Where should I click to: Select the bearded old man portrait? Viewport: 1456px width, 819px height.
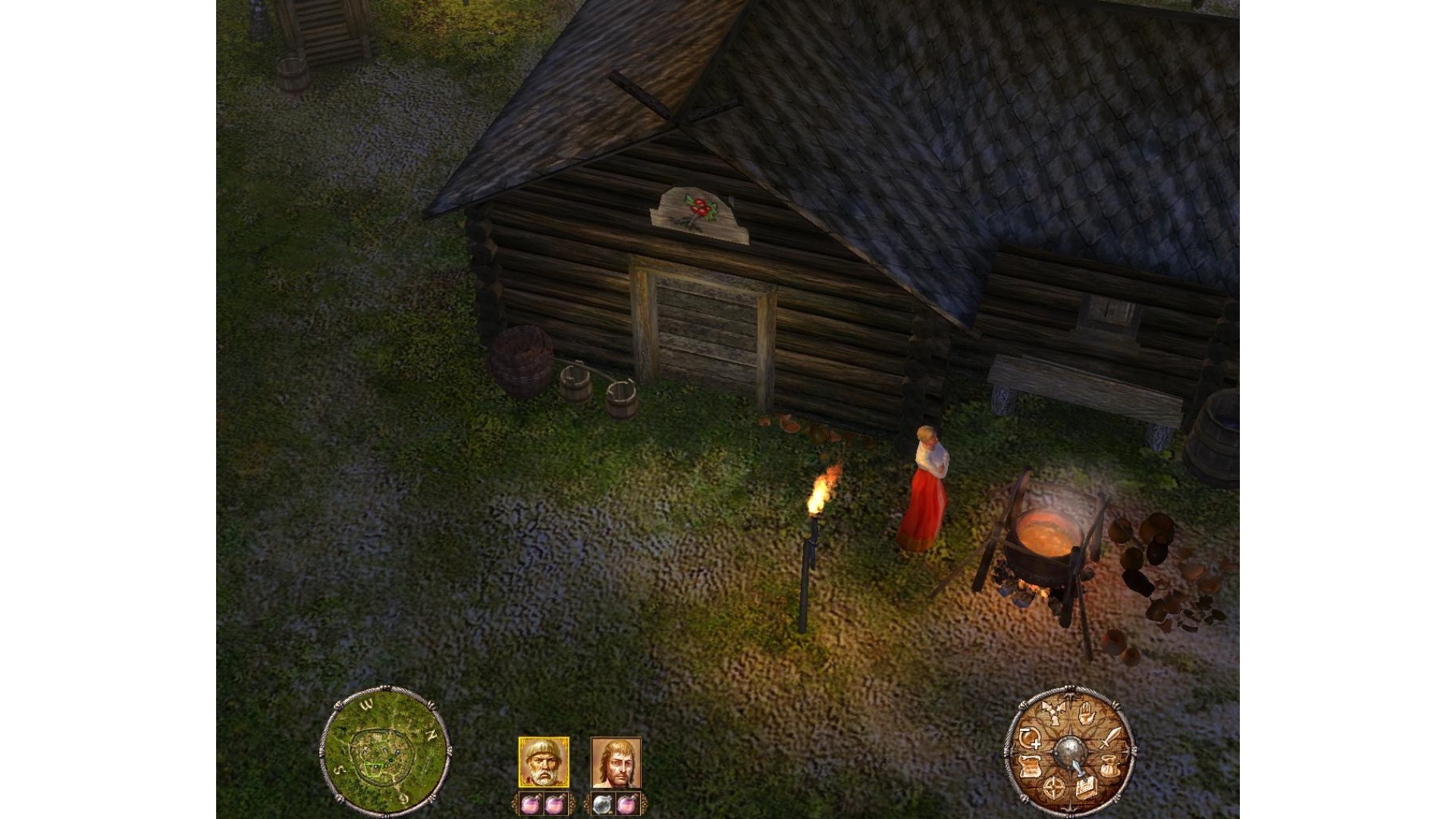tap(543, 762)
